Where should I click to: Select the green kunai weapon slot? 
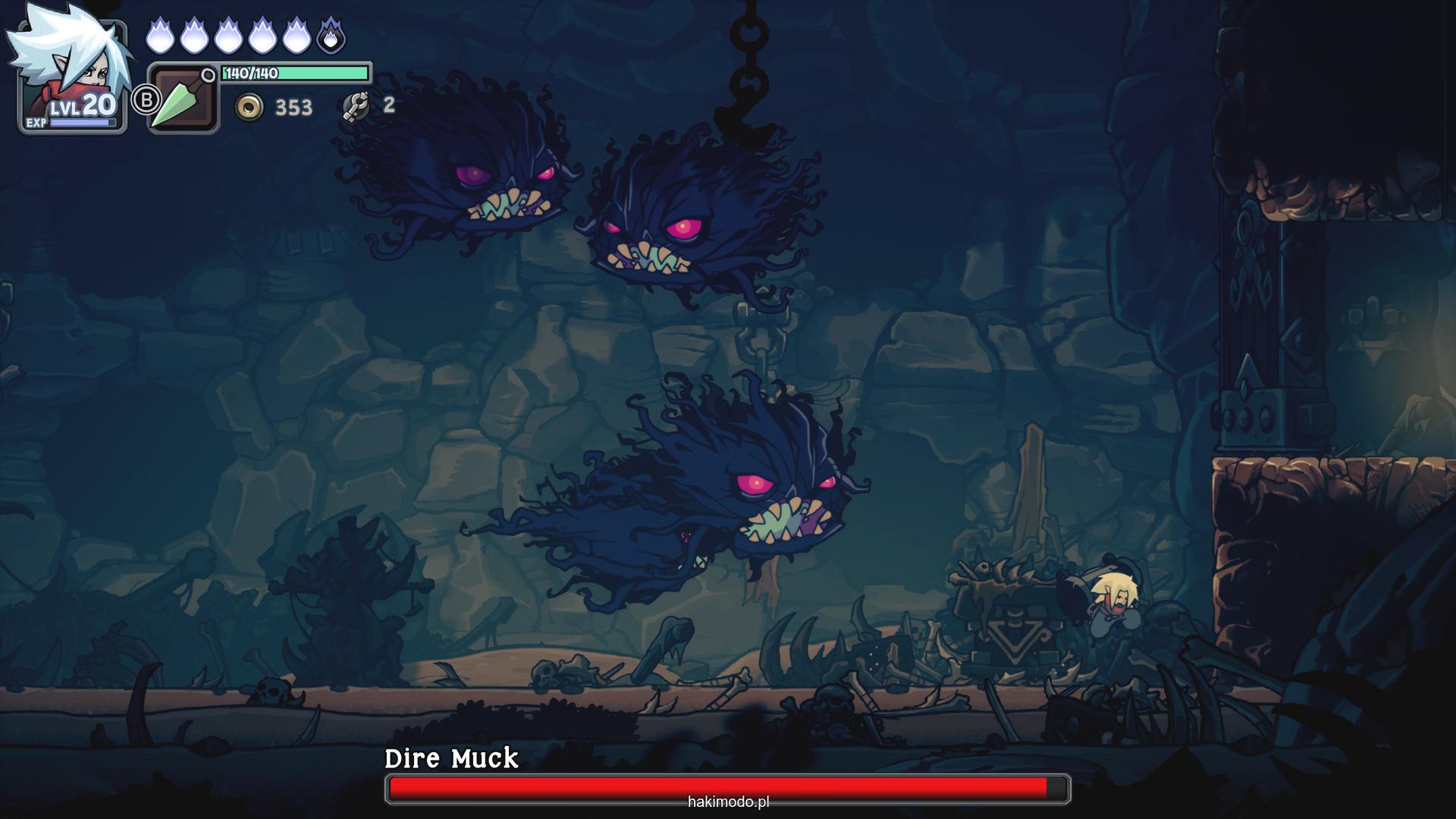tap(182, 99)
